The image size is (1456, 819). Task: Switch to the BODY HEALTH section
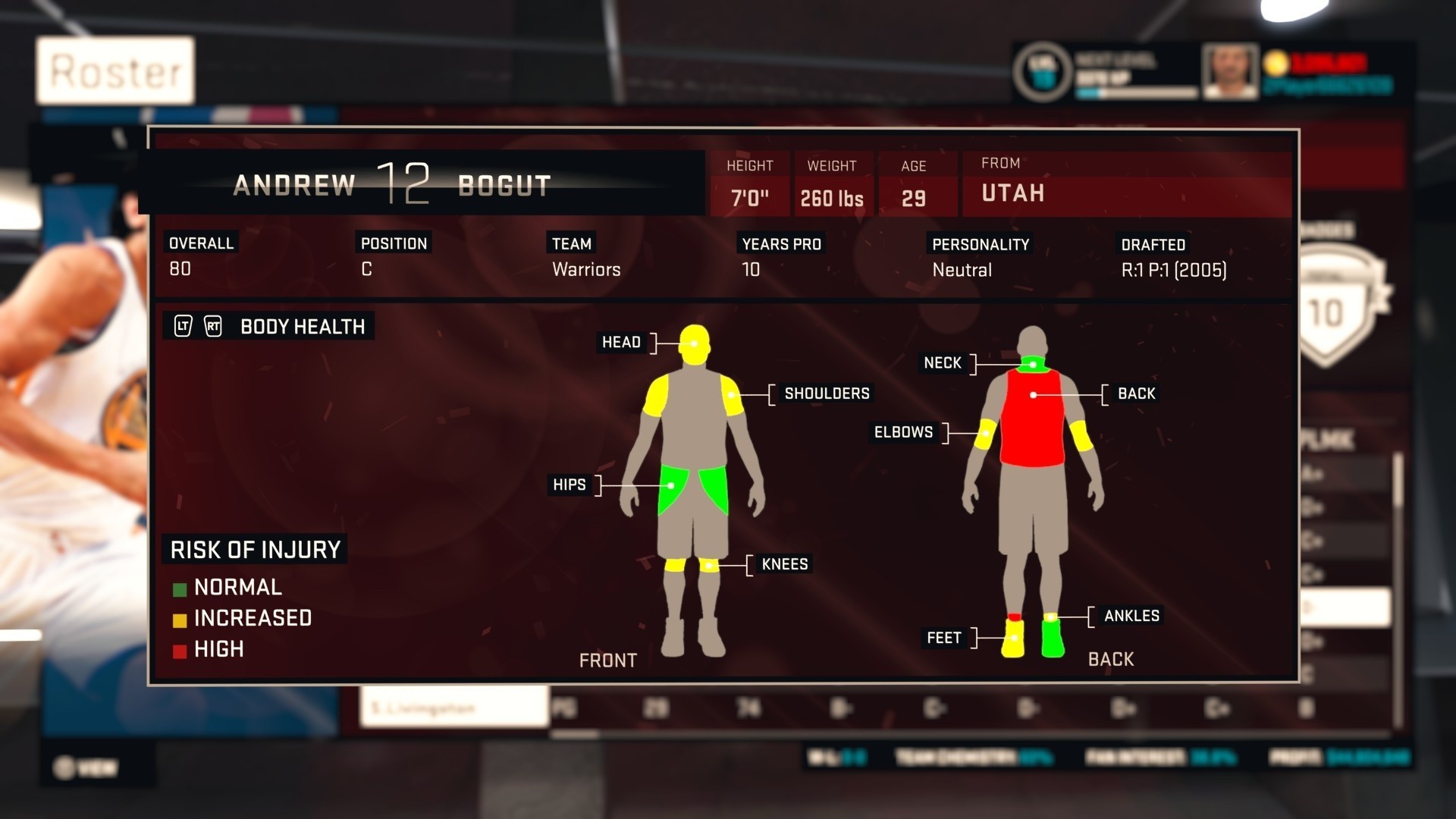click(302, 326)
